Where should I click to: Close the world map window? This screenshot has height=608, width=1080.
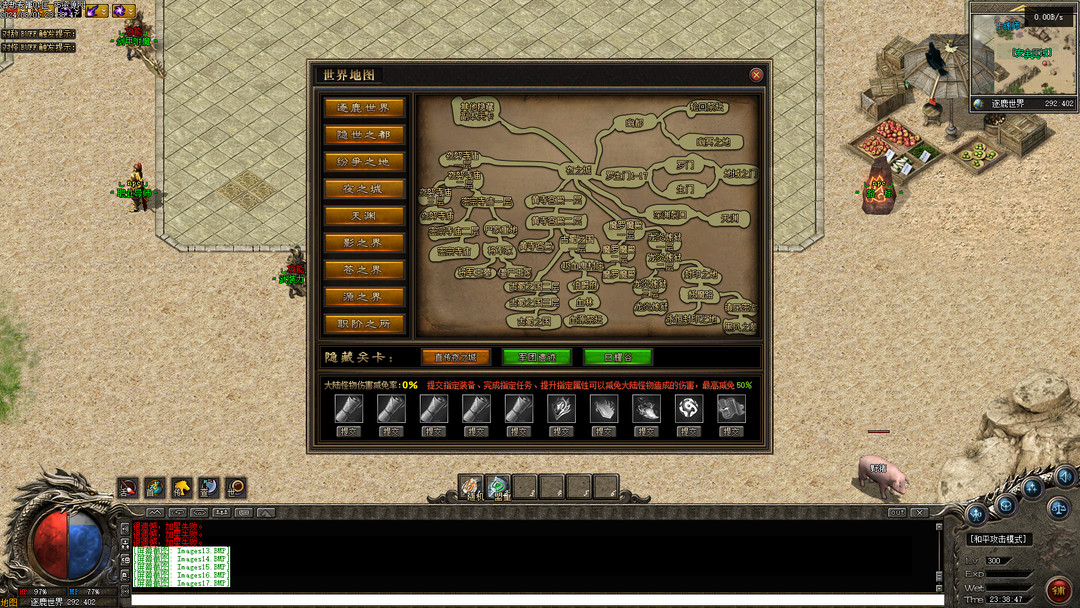click(756, 75)
